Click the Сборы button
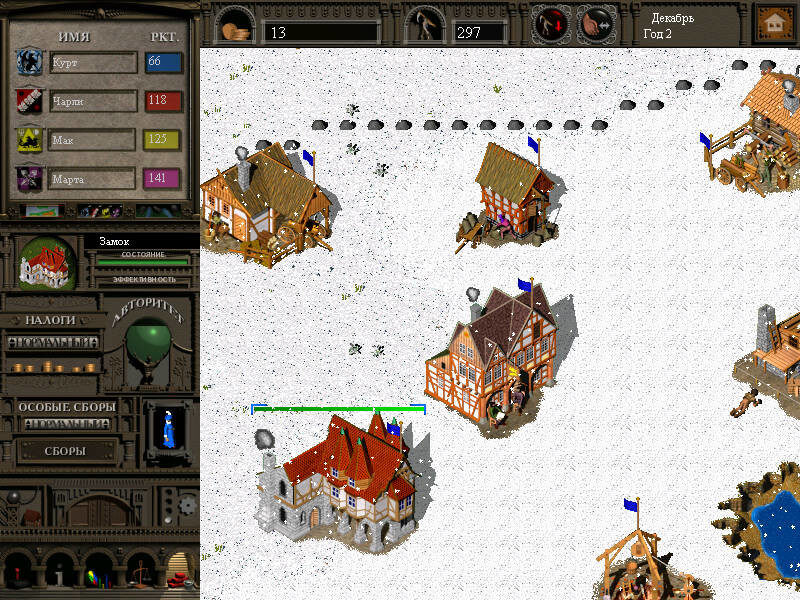800x600 pixels. click(64, 451)
